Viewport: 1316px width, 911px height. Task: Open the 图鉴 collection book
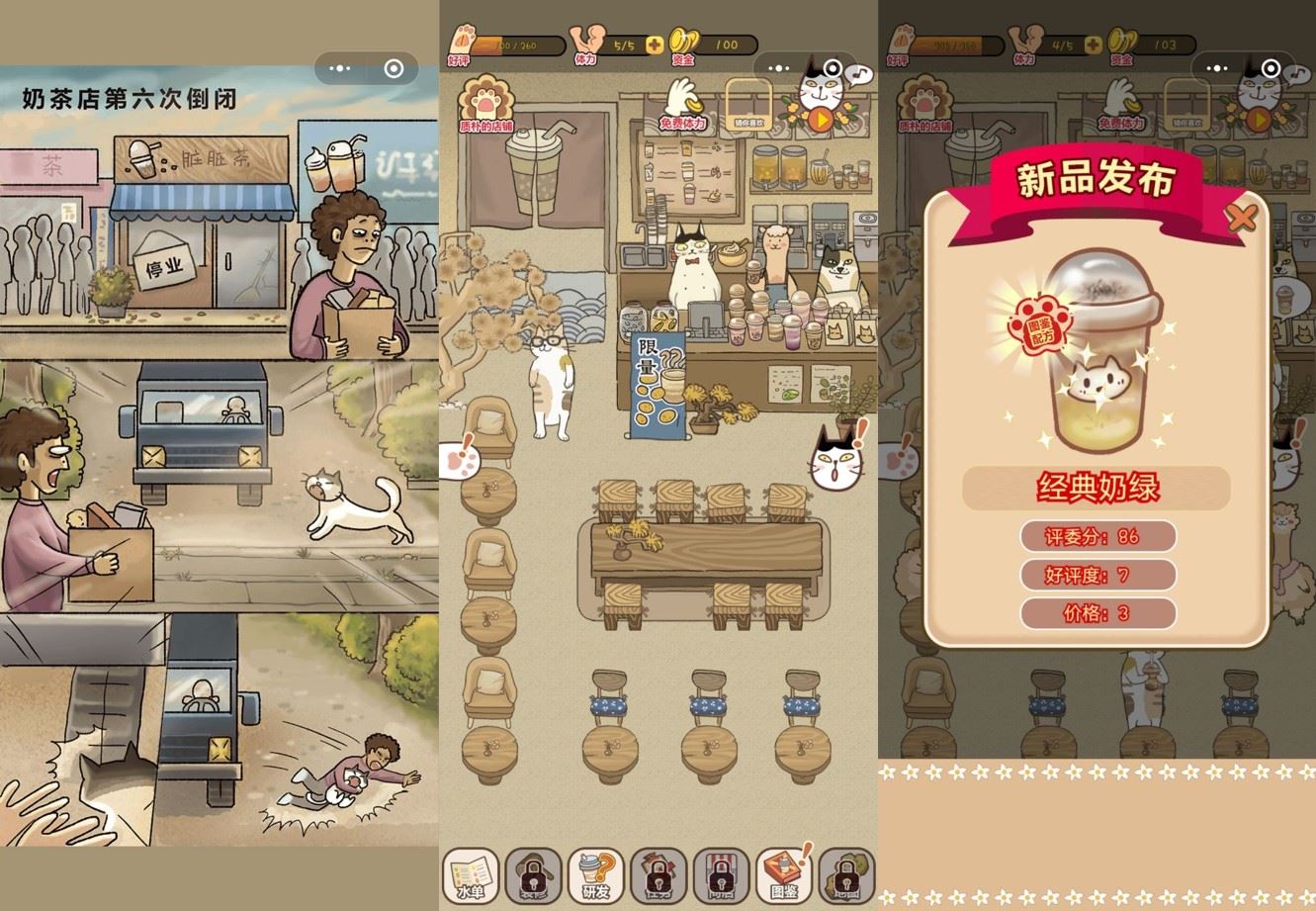tap(784, 875)
